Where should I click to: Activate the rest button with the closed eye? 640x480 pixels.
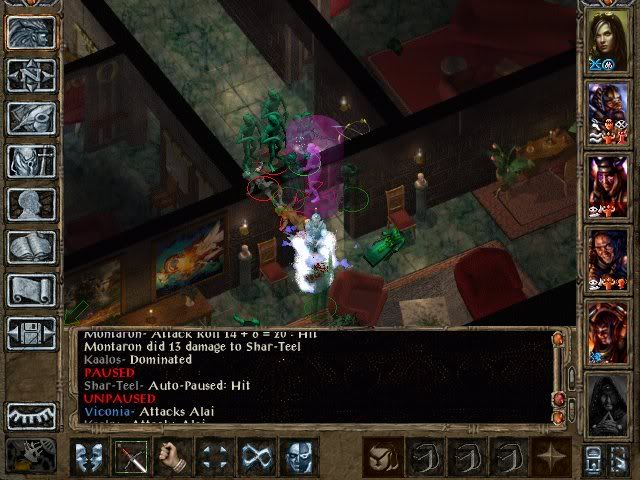(x=31, y=415)
